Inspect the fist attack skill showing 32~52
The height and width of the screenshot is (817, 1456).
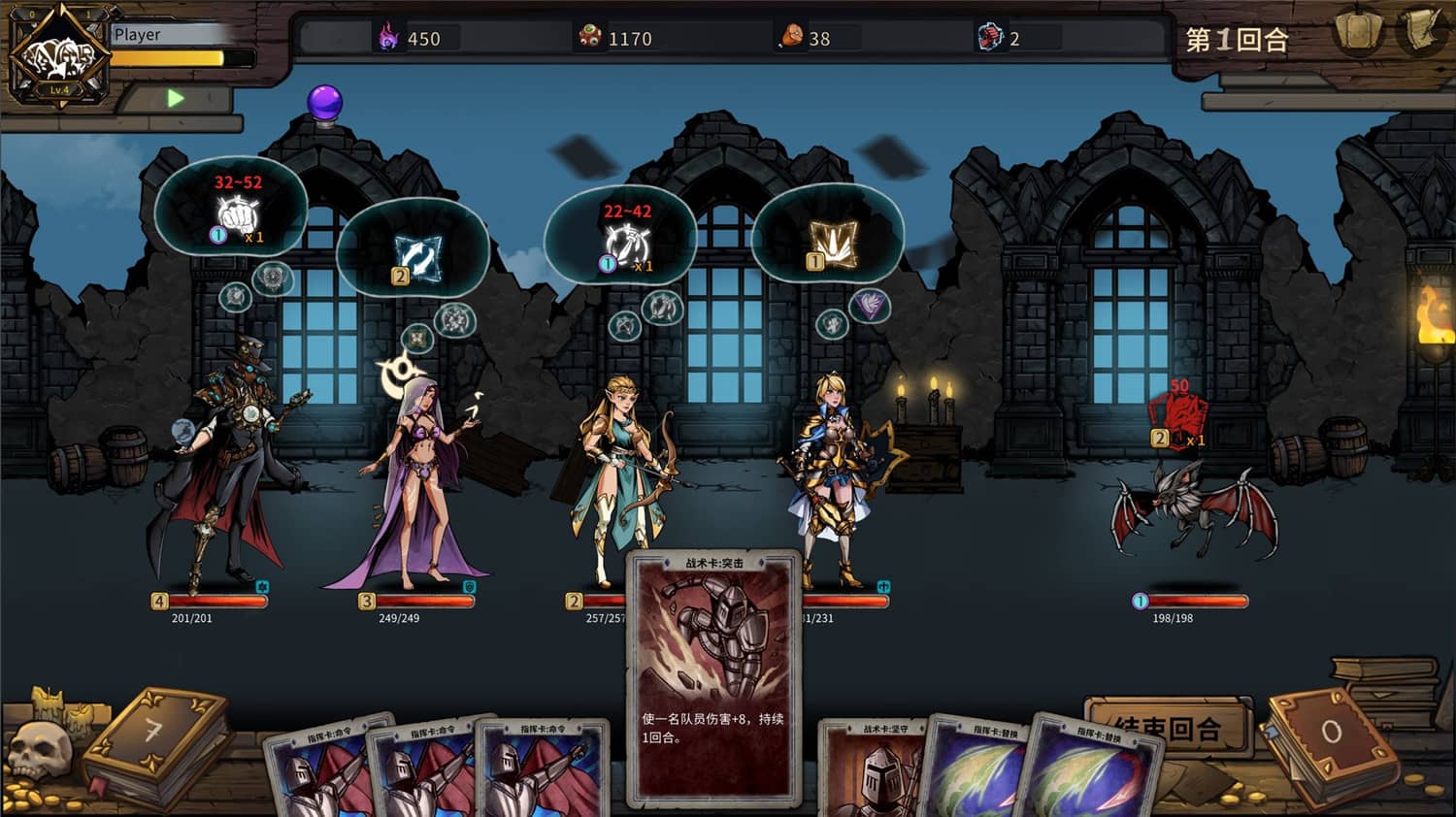(x=233, y=211)
